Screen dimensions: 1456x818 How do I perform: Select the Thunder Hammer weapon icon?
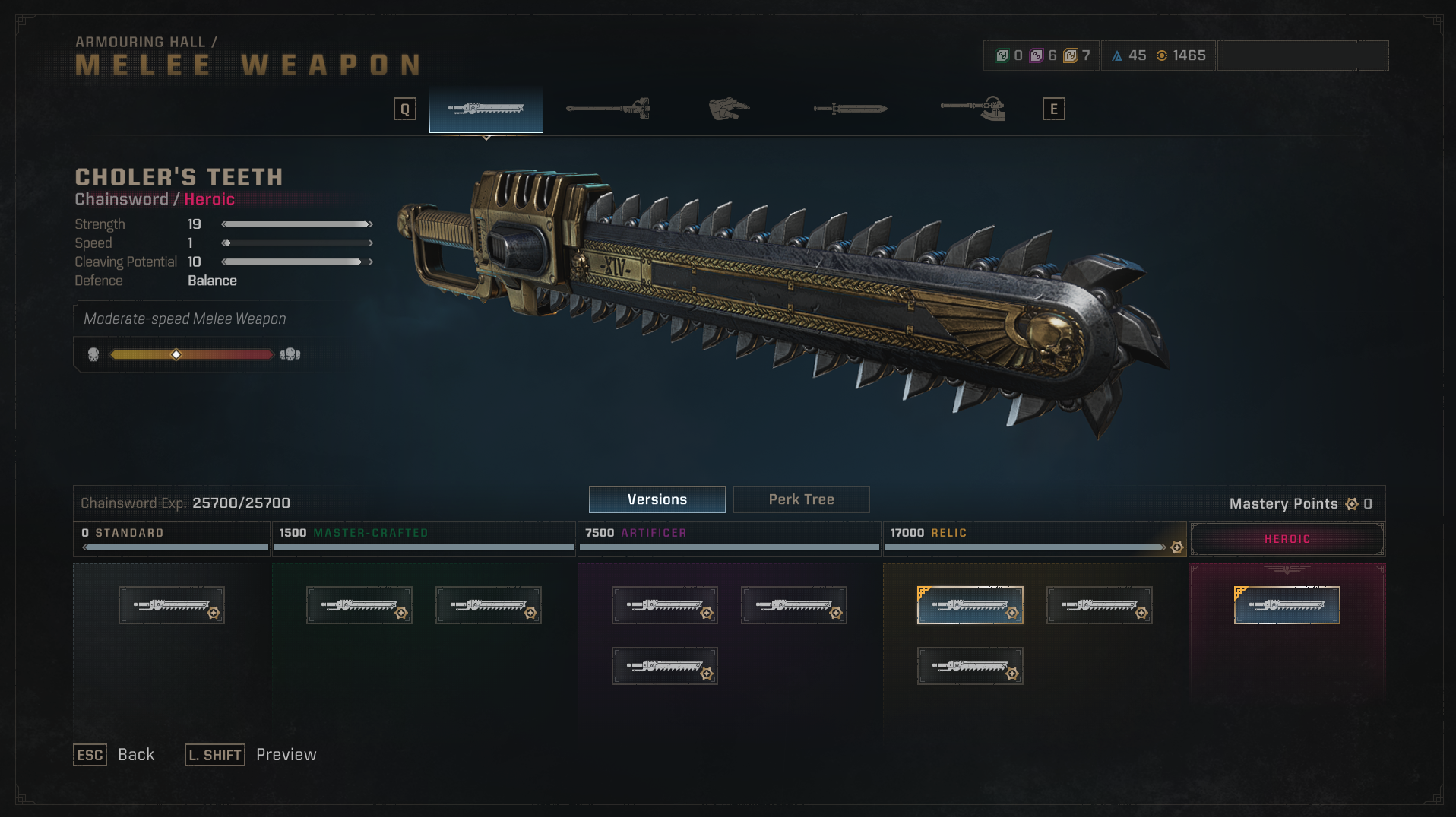[608, 109]
